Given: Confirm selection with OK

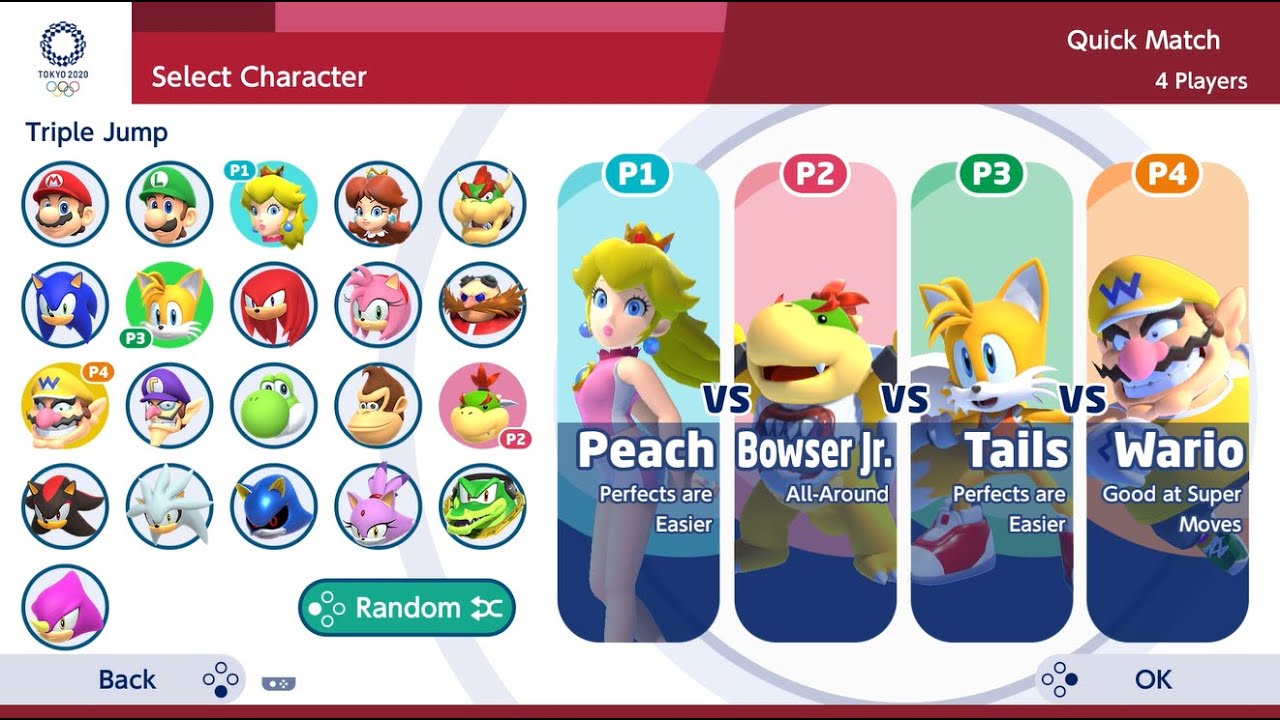Looking at the screenshot, I should point(1152,680).
